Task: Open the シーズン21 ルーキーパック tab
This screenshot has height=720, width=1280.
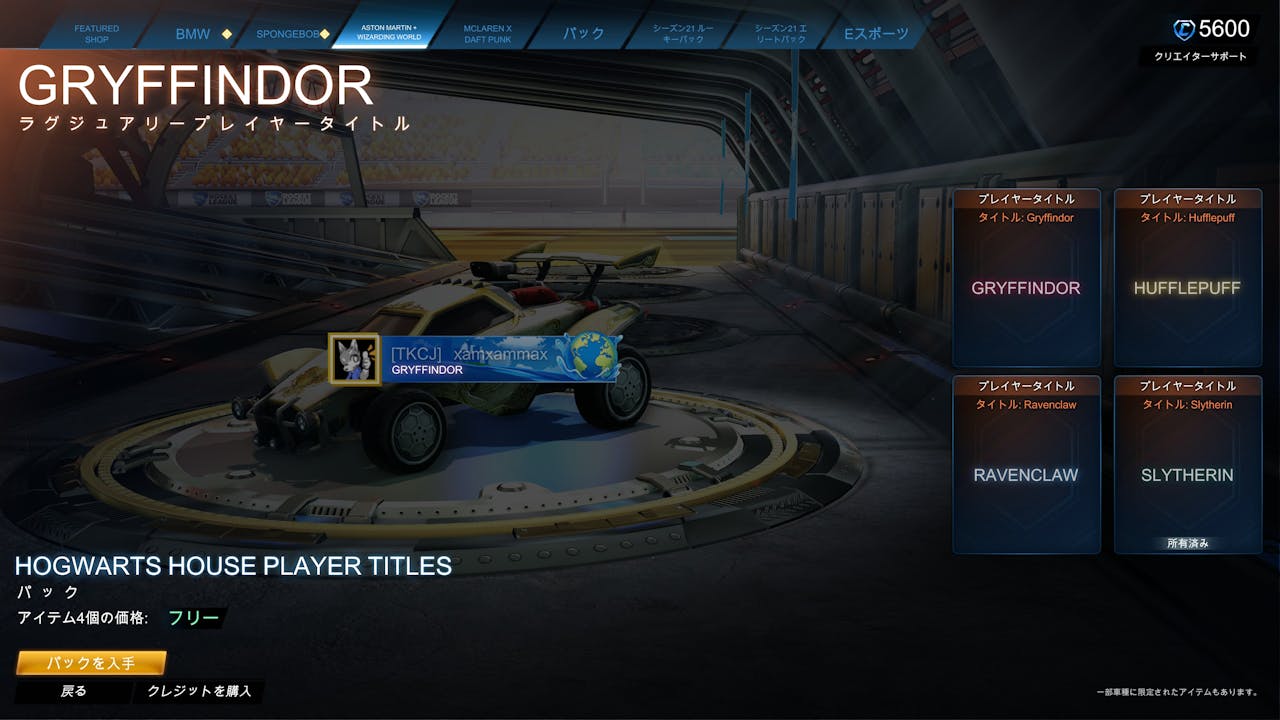Action: (684, 34)
